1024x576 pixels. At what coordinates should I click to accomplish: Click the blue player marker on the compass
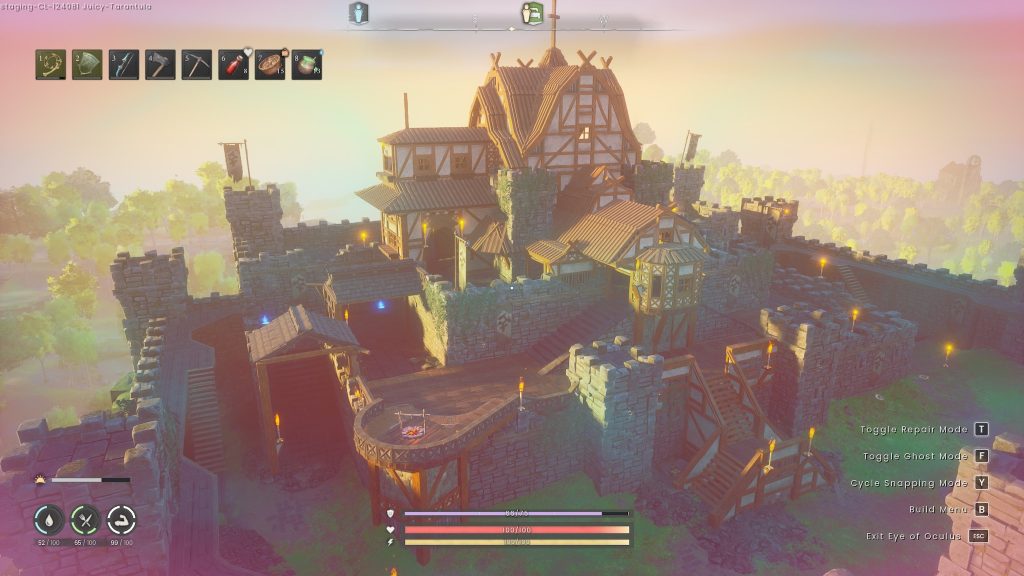click(358, 13)
